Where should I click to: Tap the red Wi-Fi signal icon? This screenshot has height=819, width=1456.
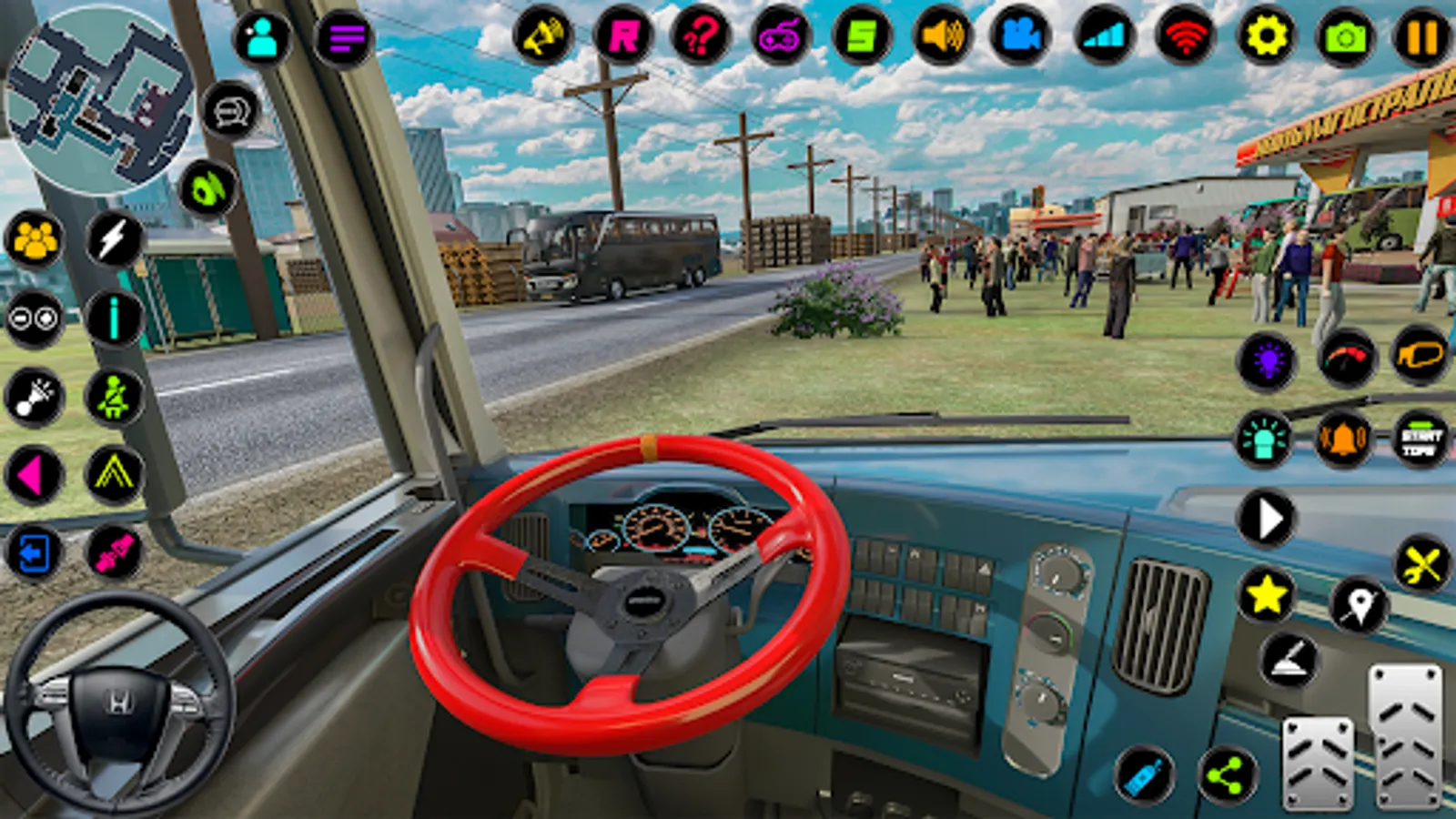(1185, 36)
